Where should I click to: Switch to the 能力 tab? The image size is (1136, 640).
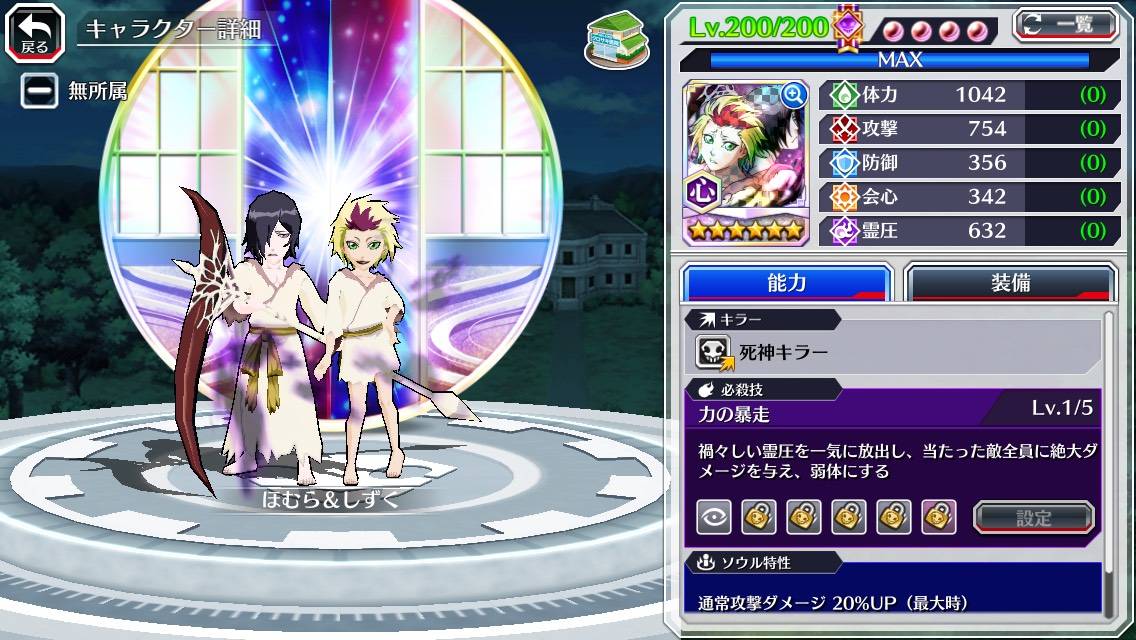click(786, 282)
